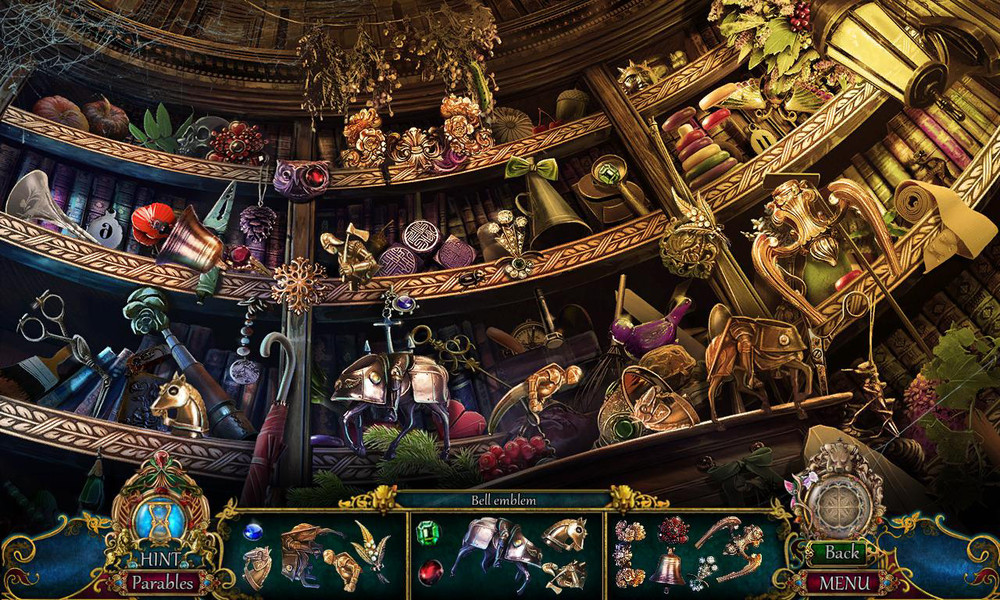The height and width of the screenshot is (600, 1000).
Task: Open the Parables collection
Action: click(x=160, y=582)
